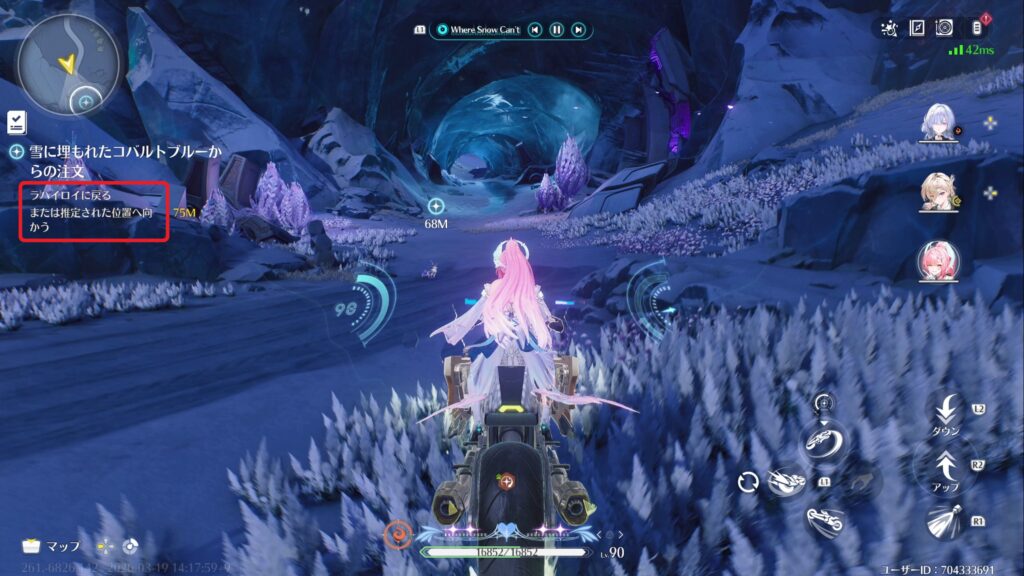Open the circular minimap
Image resolution: width=1024 pixels, height=576 pixels.
(x=67, y=63)
